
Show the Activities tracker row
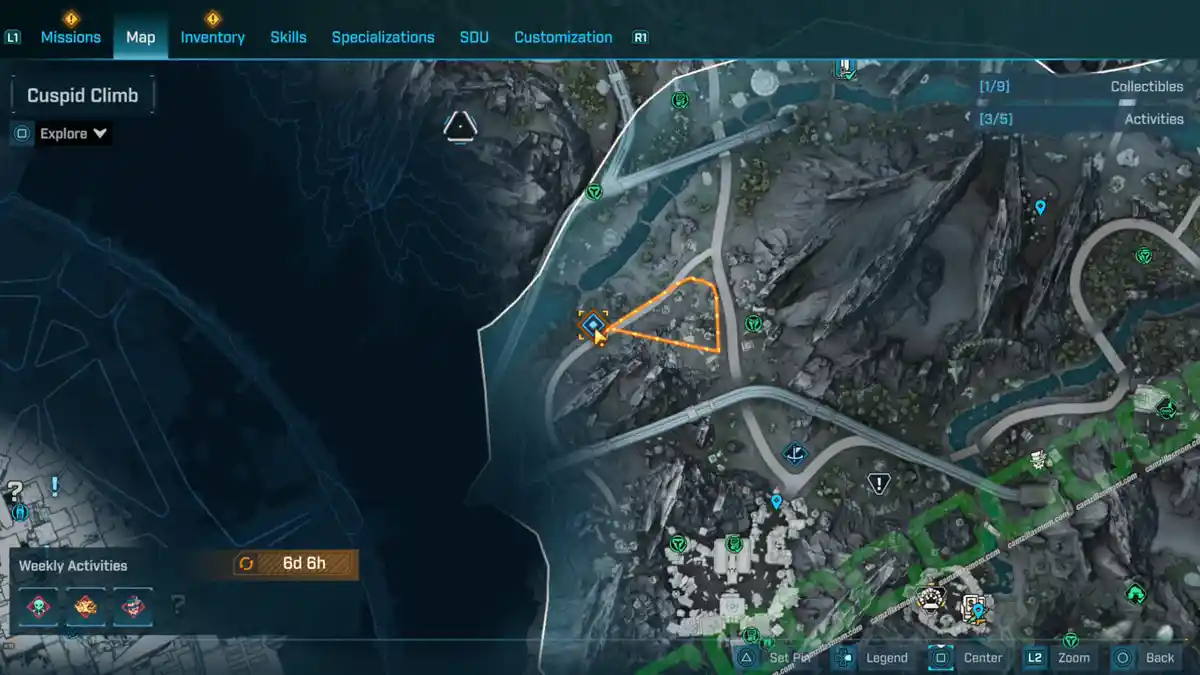coord(1082,119)
